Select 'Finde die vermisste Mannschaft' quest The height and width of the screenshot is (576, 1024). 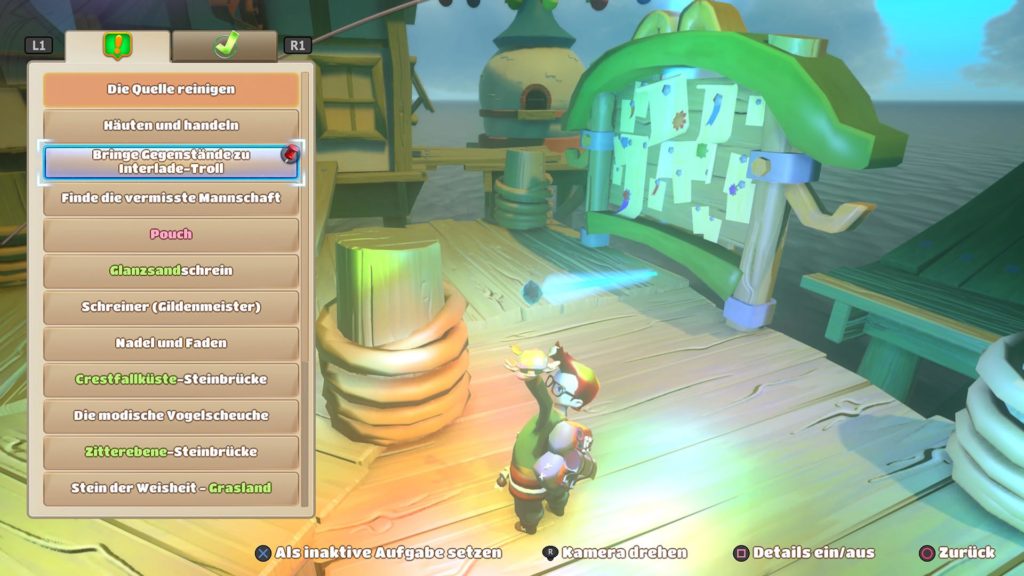(x=171, y=198)
